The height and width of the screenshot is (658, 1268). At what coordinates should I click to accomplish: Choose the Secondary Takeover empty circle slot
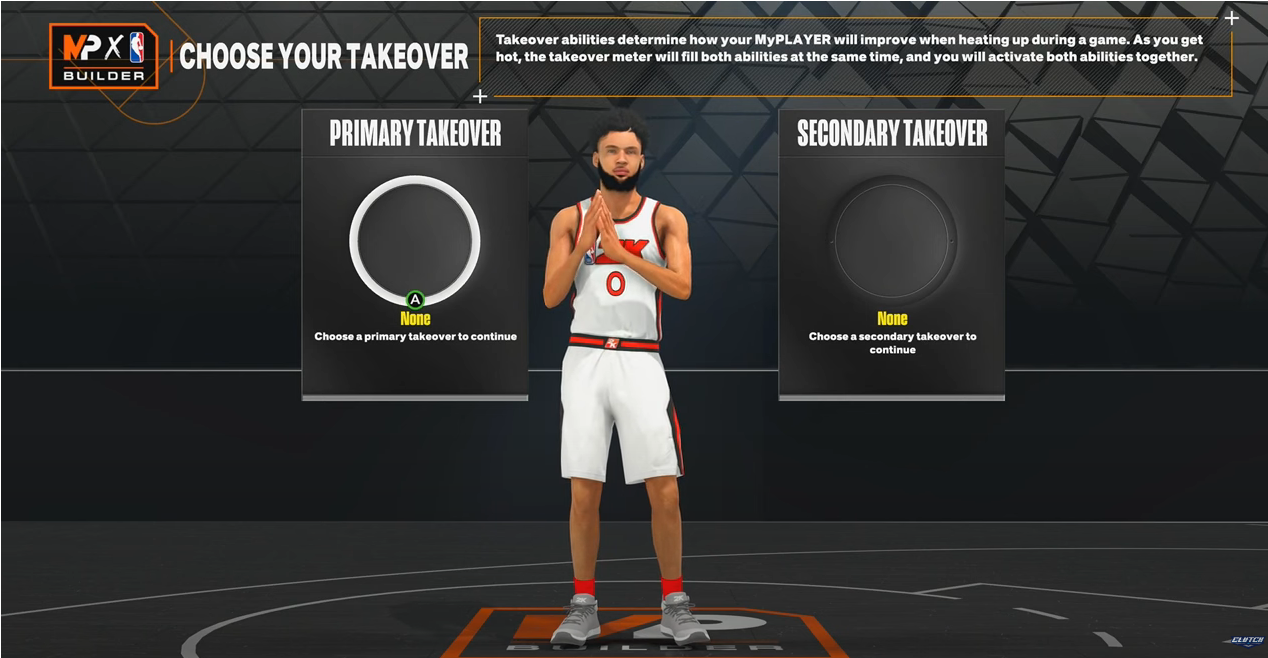click(x=893, y=240)
